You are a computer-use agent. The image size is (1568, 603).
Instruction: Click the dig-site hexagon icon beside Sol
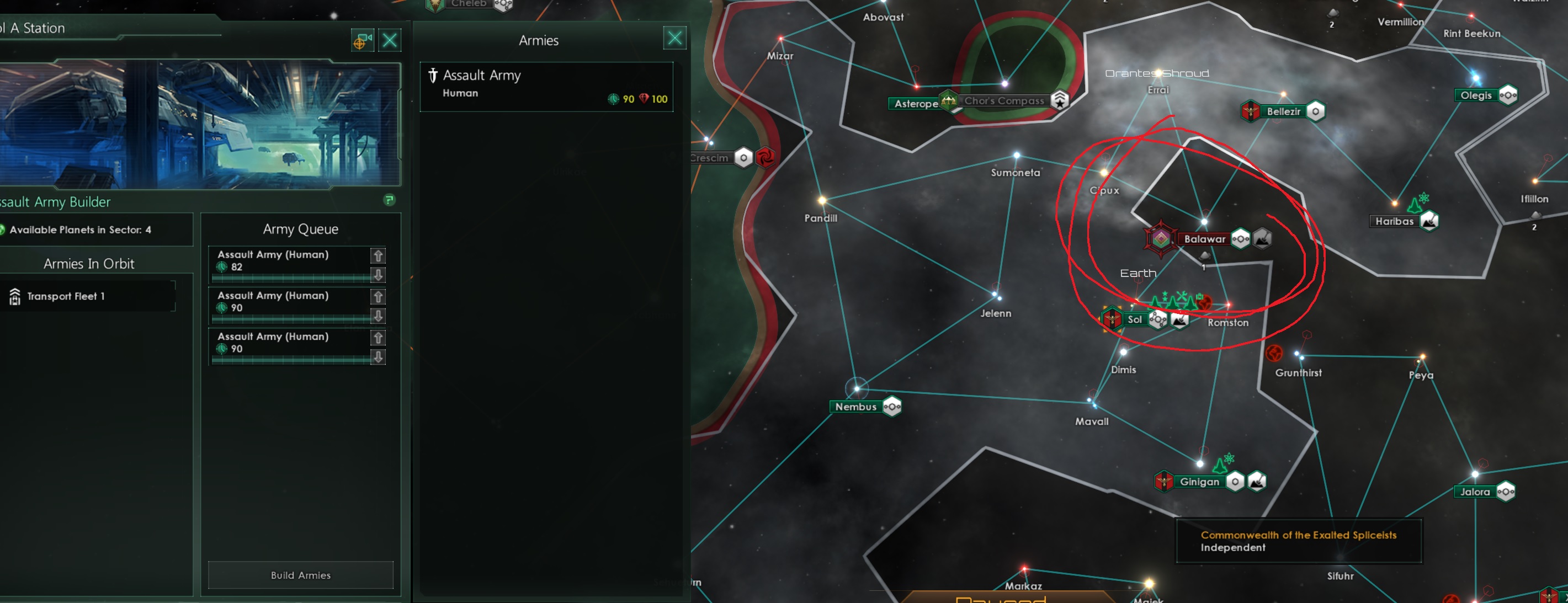pos(1179,322)
